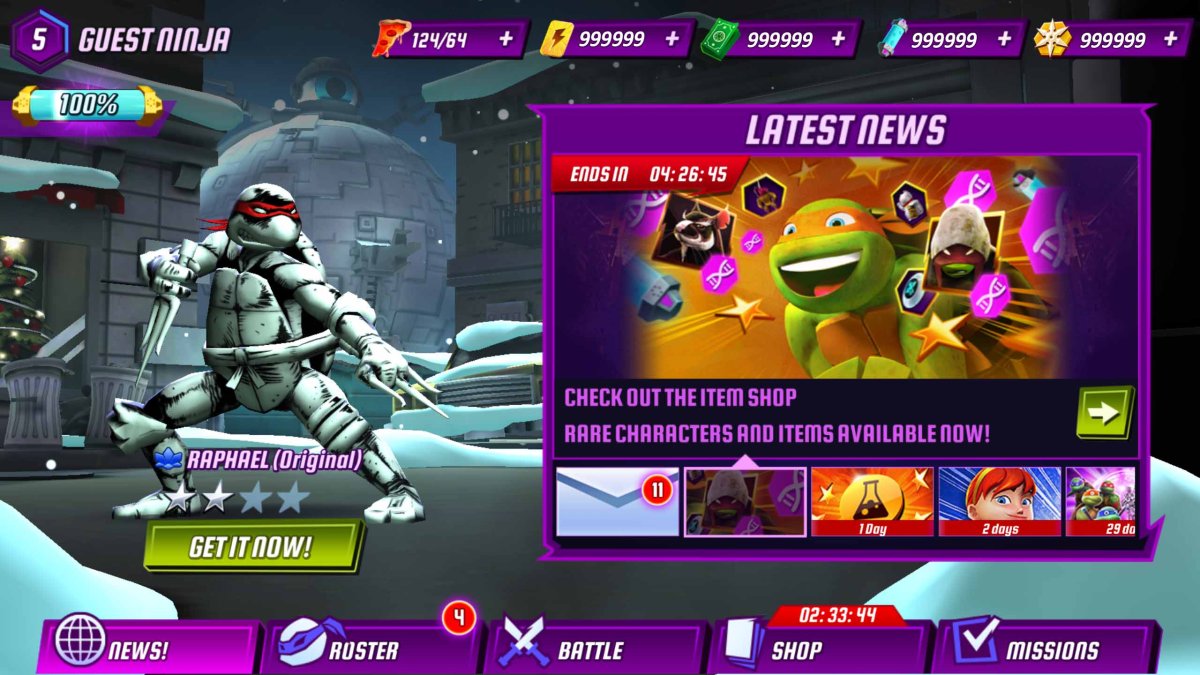Screen dimensions: 1200x675
Task: Add more mutagen canisters
Action: [x=1004, y=39]
